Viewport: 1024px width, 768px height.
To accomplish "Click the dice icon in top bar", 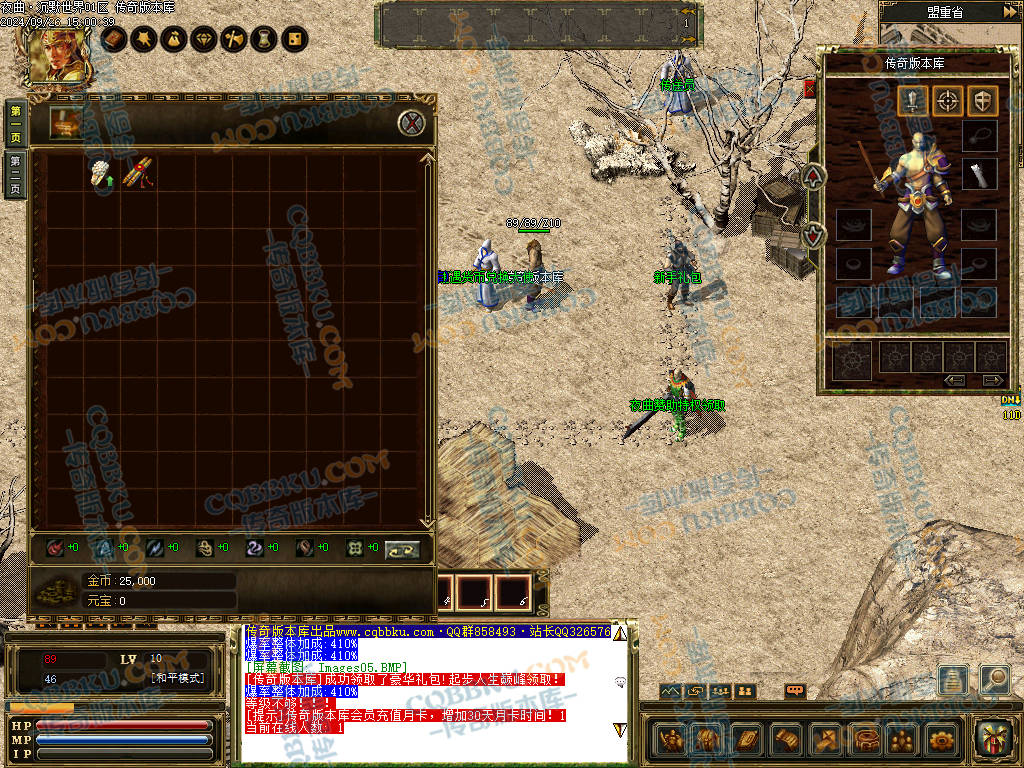I will [x=295, y=39].
